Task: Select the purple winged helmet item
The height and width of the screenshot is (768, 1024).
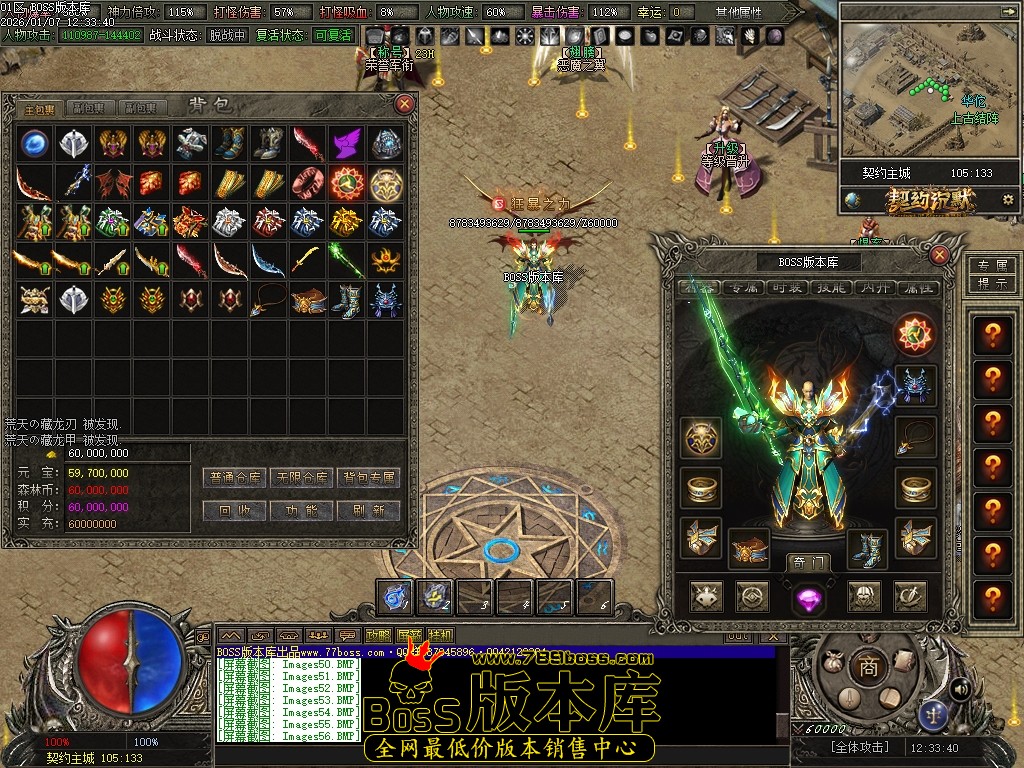Action: coord(346,143)
